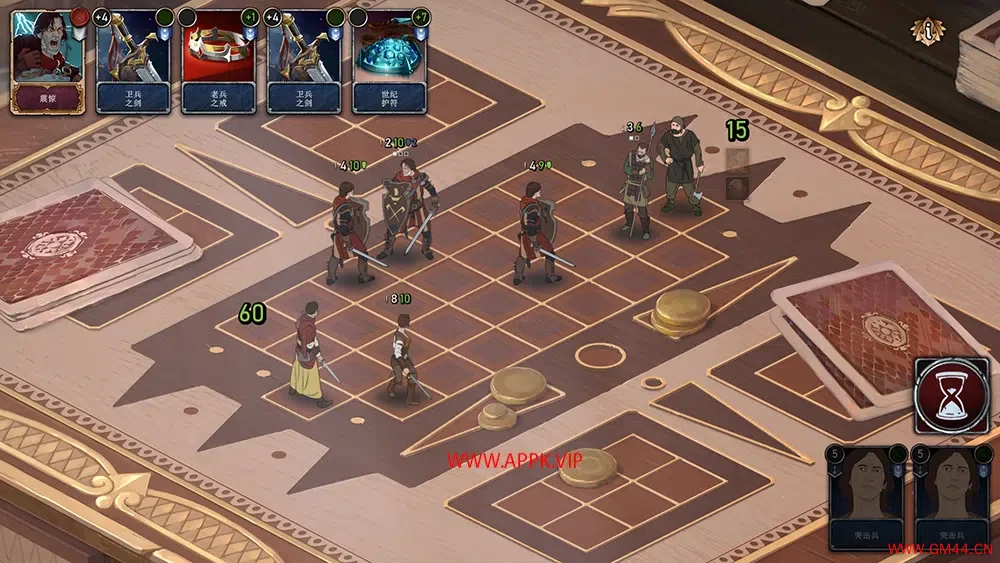Pick the 世纪护符 amulet card

pyautogui.click(x=389, y=60)
